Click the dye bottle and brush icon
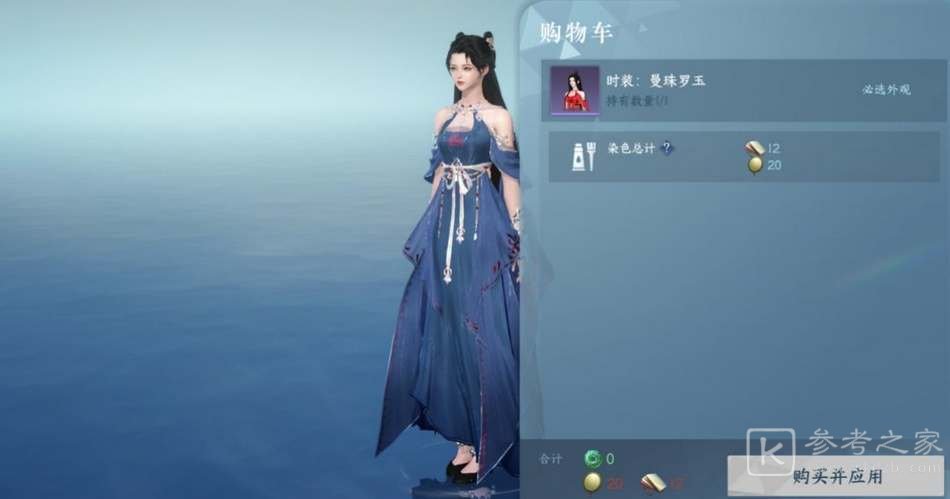950x499 pixels. 584,156
